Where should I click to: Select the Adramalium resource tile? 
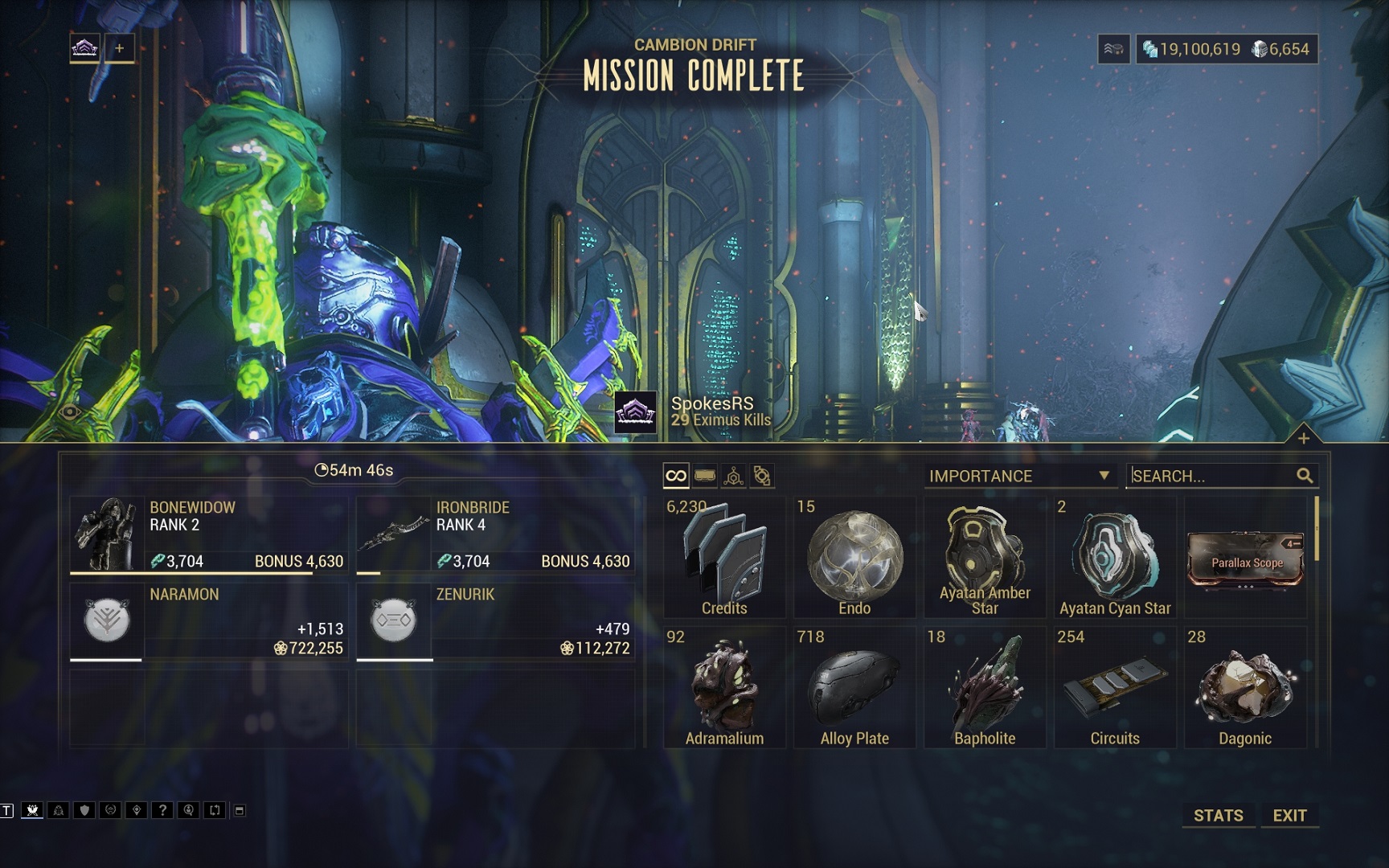coord(724,688)
